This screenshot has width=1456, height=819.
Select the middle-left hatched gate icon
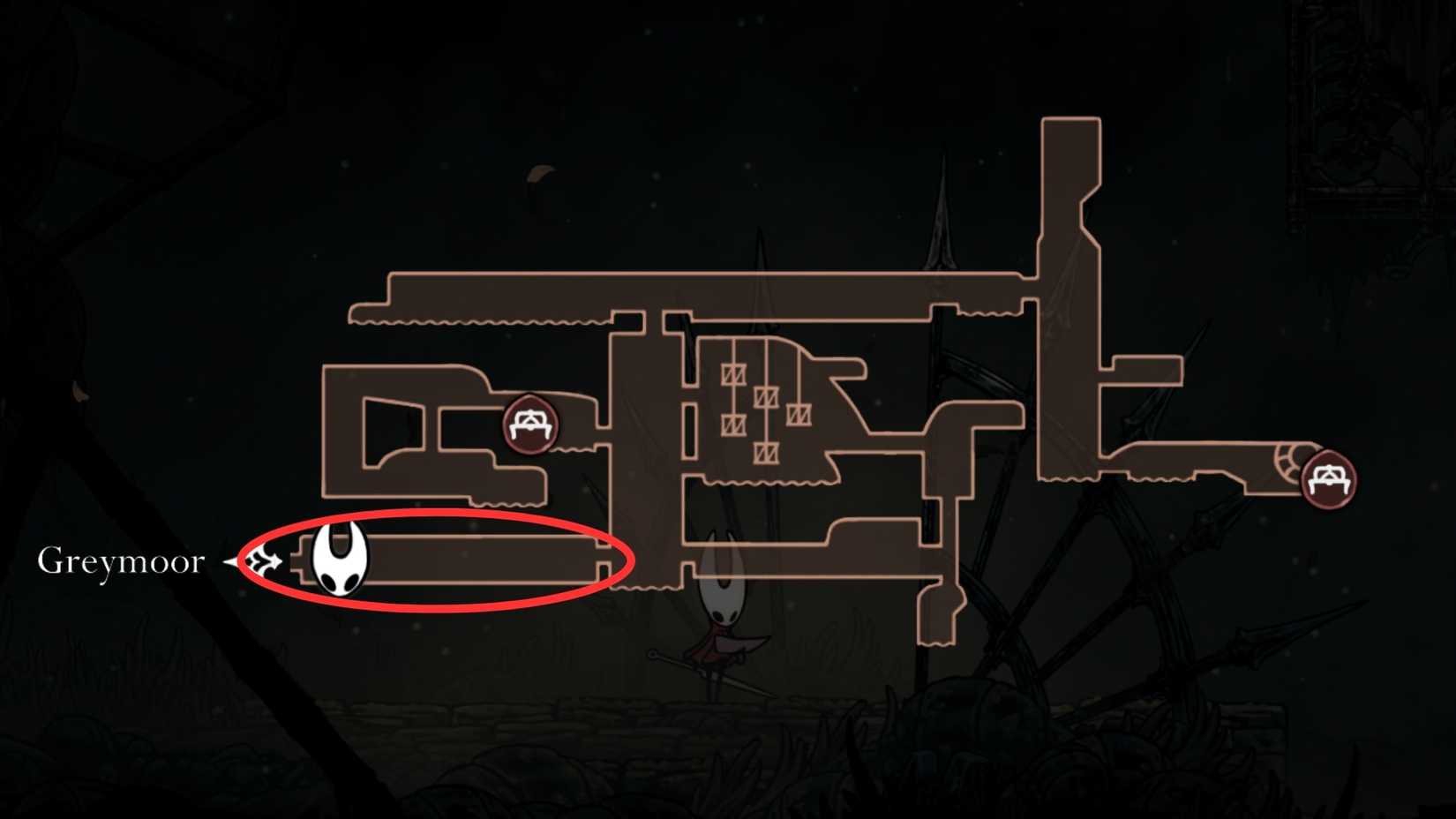734,424
